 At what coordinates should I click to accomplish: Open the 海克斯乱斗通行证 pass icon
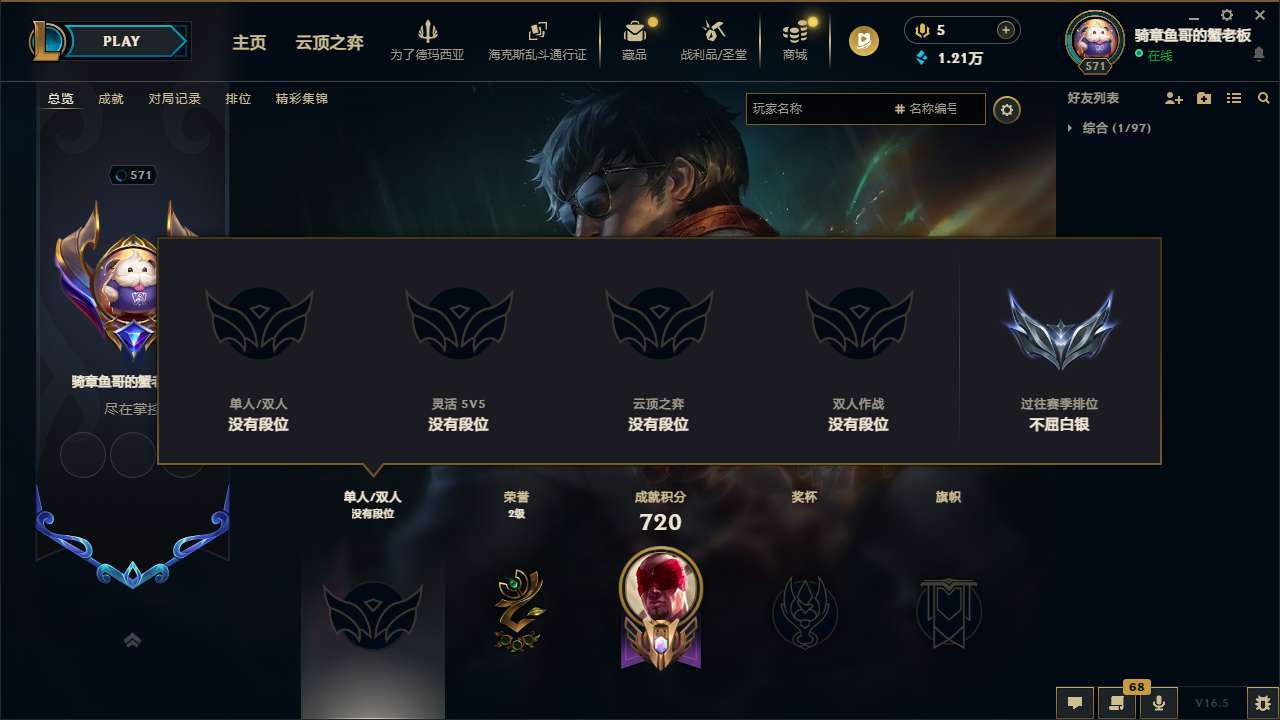(x=539, y=40)
